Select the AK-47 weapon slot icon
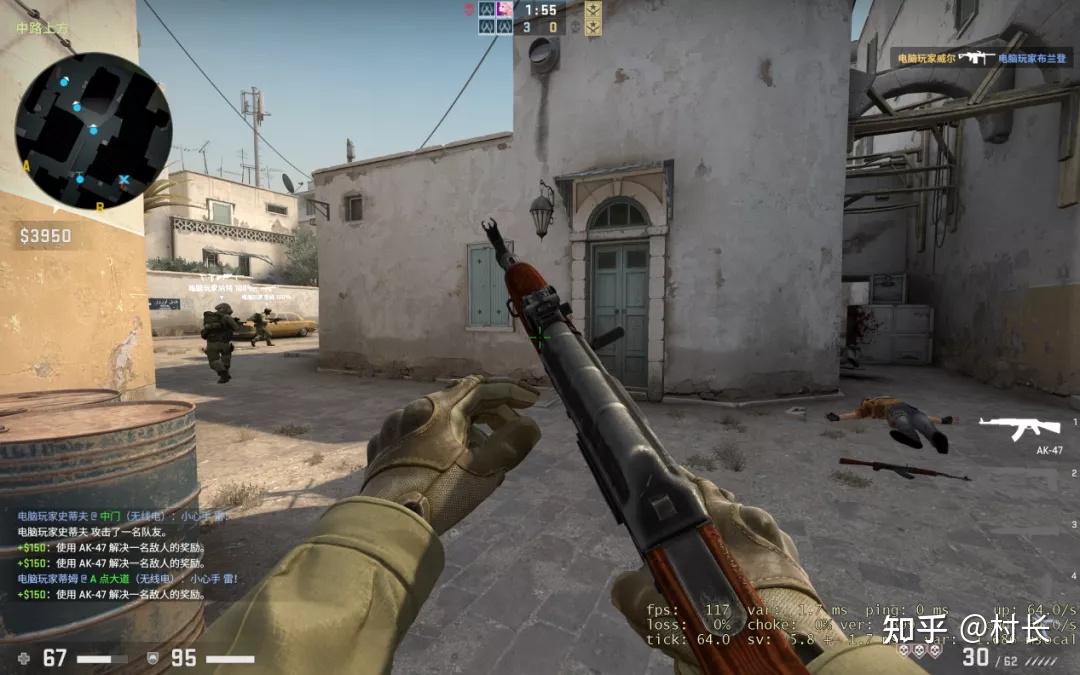 1018,428
